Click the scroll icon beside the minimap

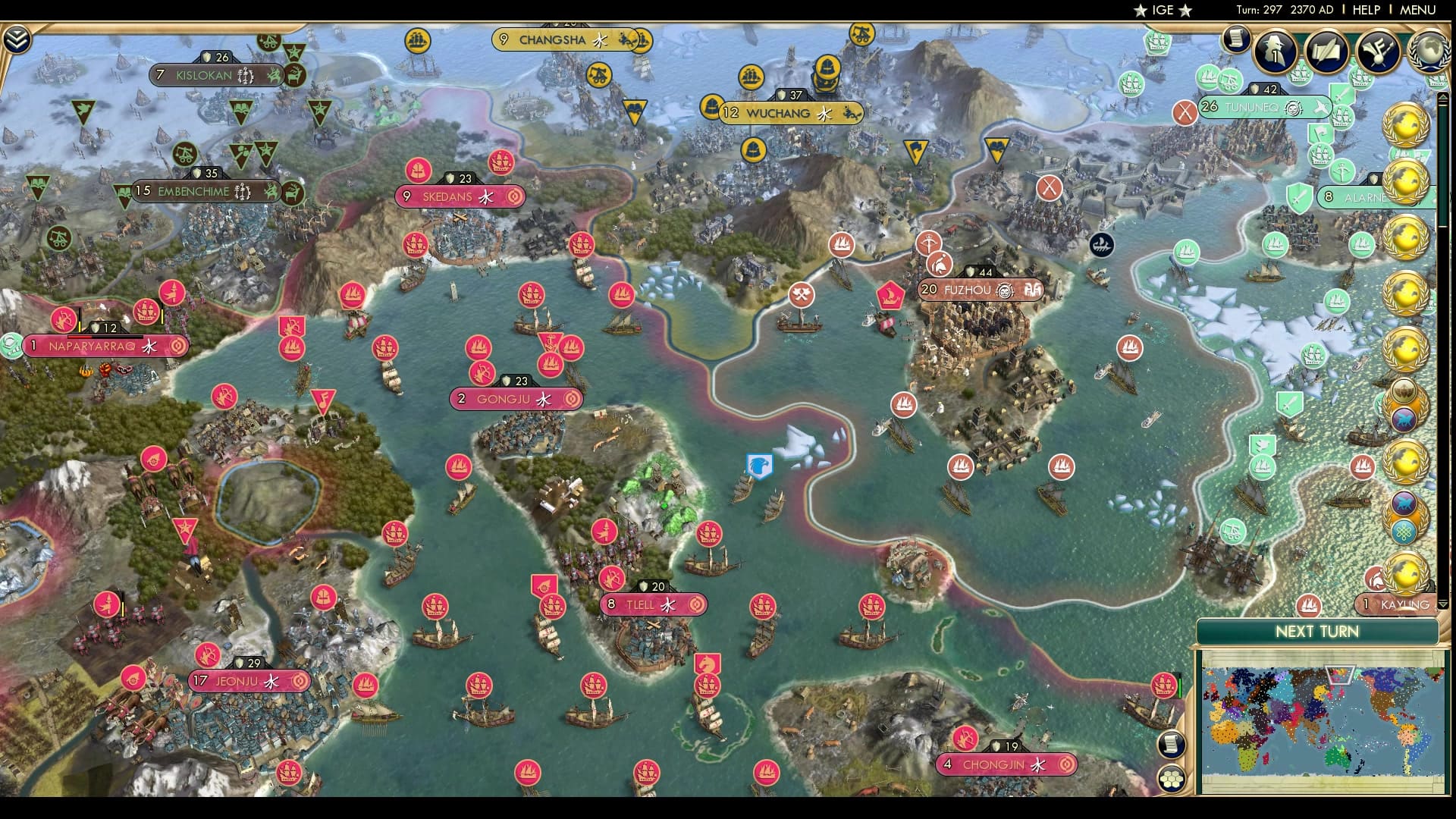click(x=1172, y=744)
